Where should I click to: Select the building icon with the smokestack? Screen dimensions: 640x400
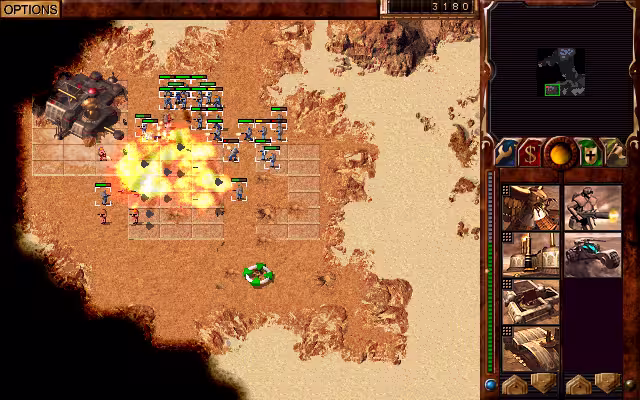pyautogui.click(x=530, y=254)
